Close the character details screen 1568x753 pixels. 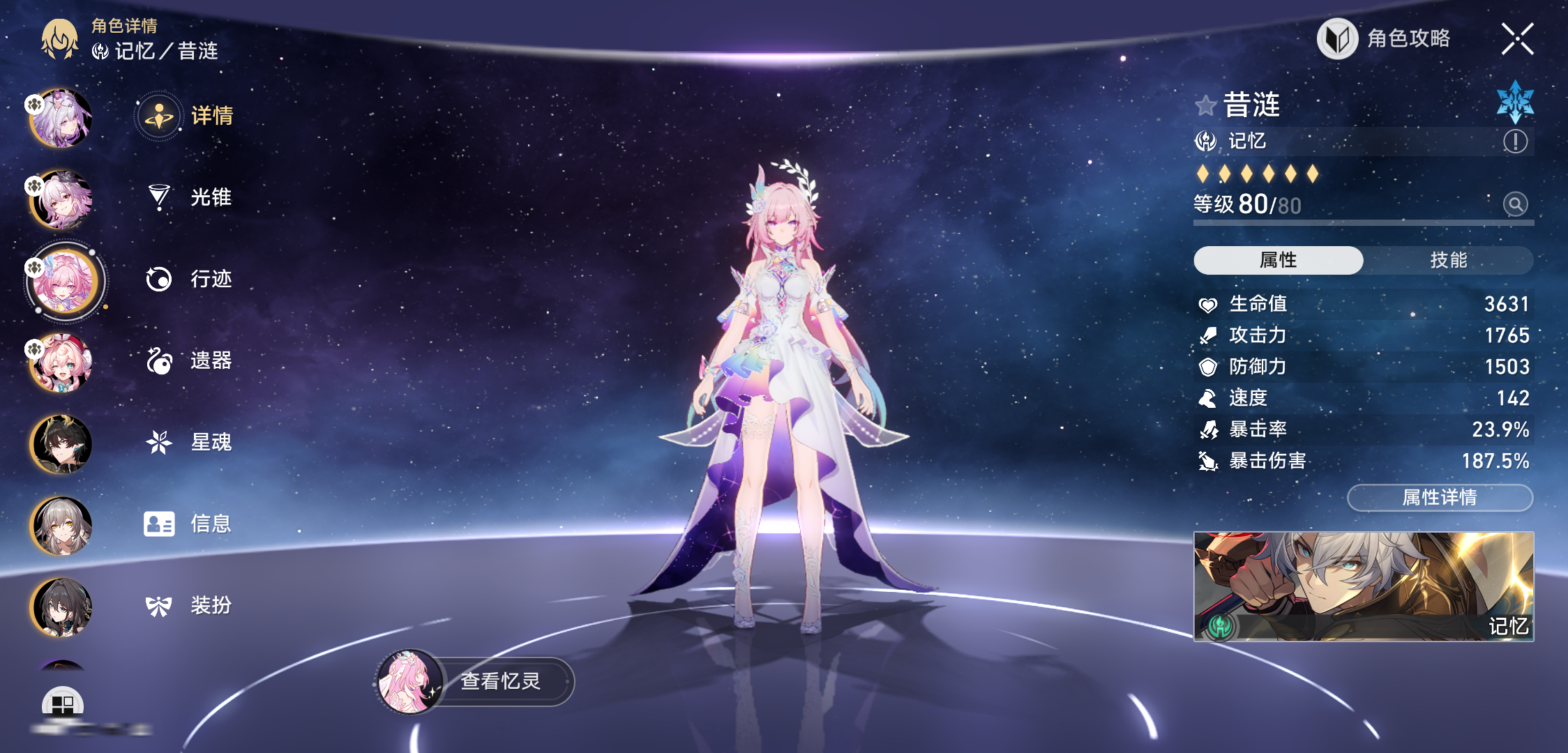(1517, 38)
